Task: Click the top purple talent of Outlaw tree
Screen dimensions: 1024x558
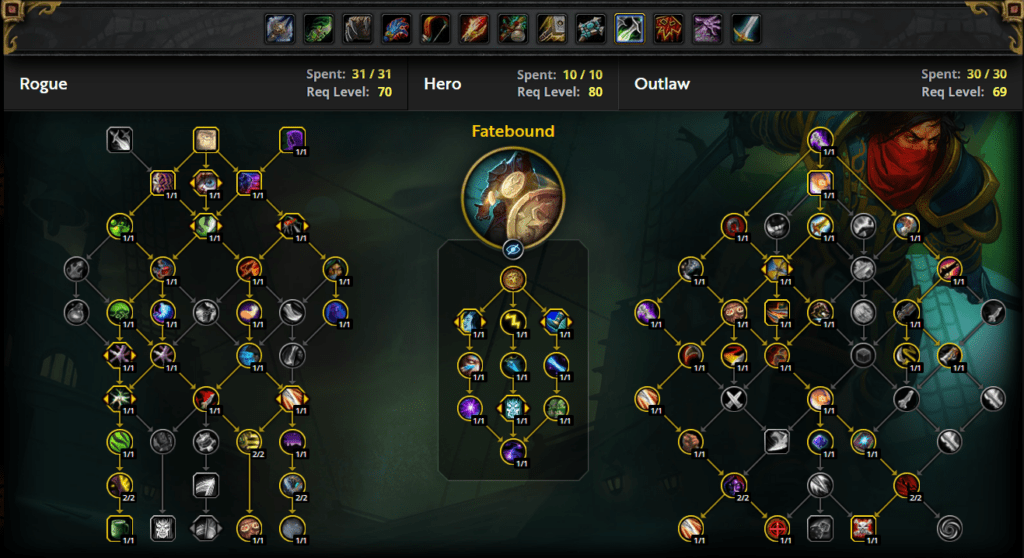Action: (x=820, y=140)
